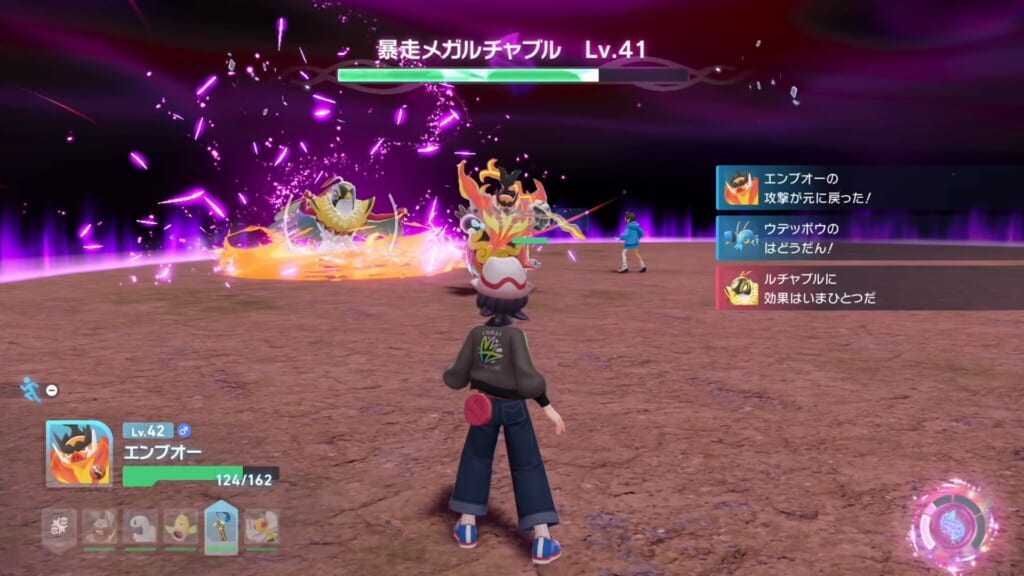Toggle the blue running figure icon
Image resolution: width=1024 pixels, height=576 pixels.
pos(31,389)
